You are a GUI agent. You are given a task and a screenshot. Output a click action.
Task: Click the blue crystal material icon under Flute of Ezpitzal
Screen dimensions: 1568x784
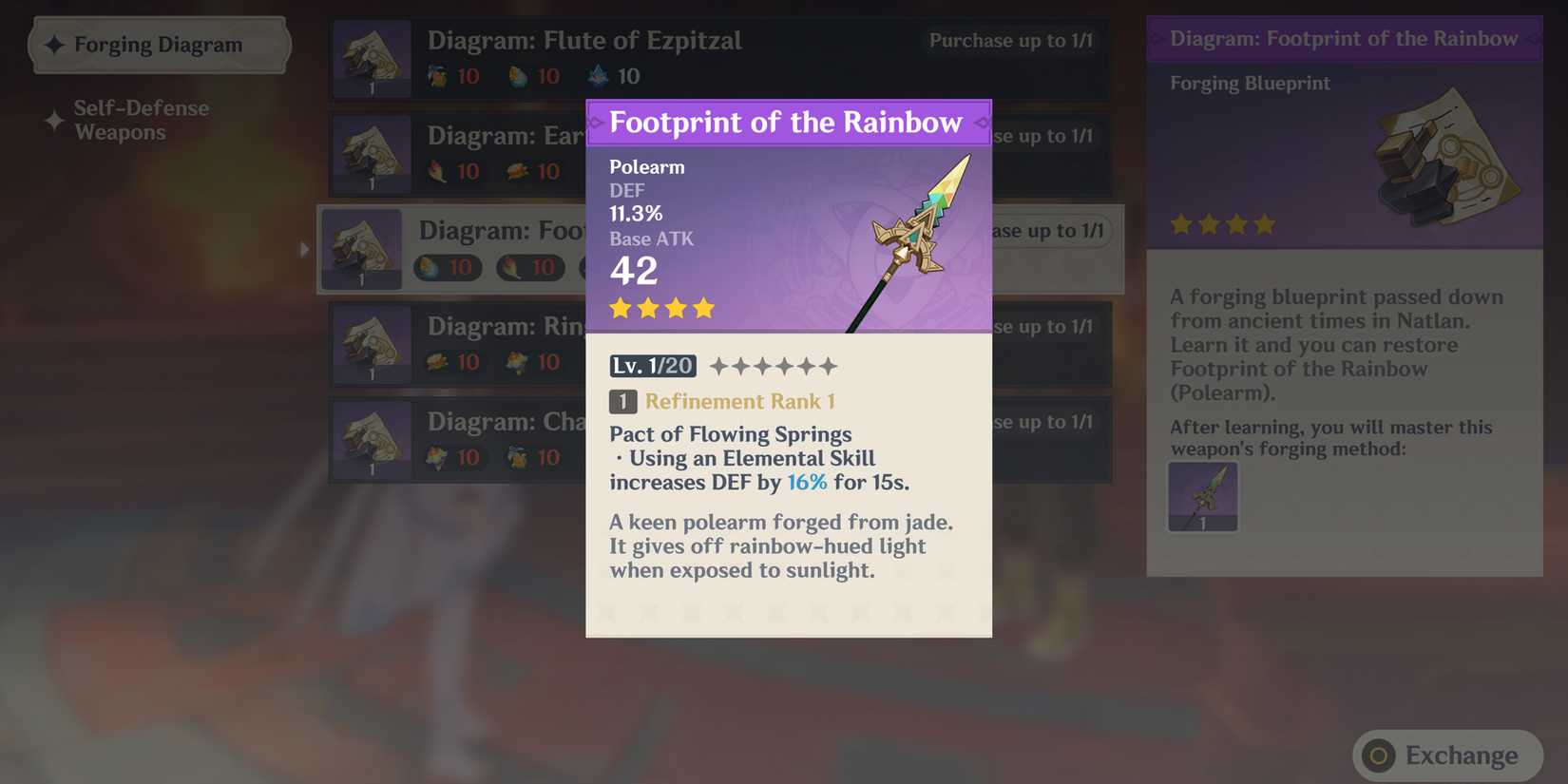tap(599, 75)
